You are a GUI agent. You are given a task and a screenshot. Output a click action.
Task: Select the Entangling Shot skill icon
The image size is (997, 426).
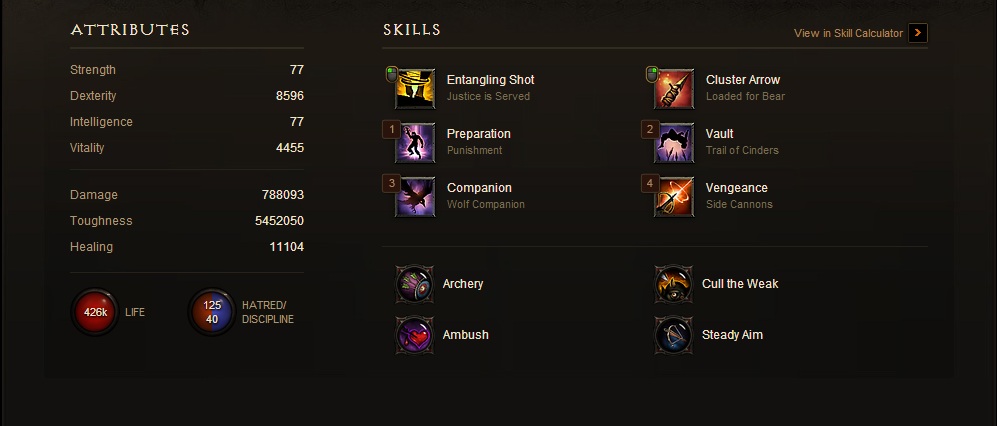click(x=415, y=89)
